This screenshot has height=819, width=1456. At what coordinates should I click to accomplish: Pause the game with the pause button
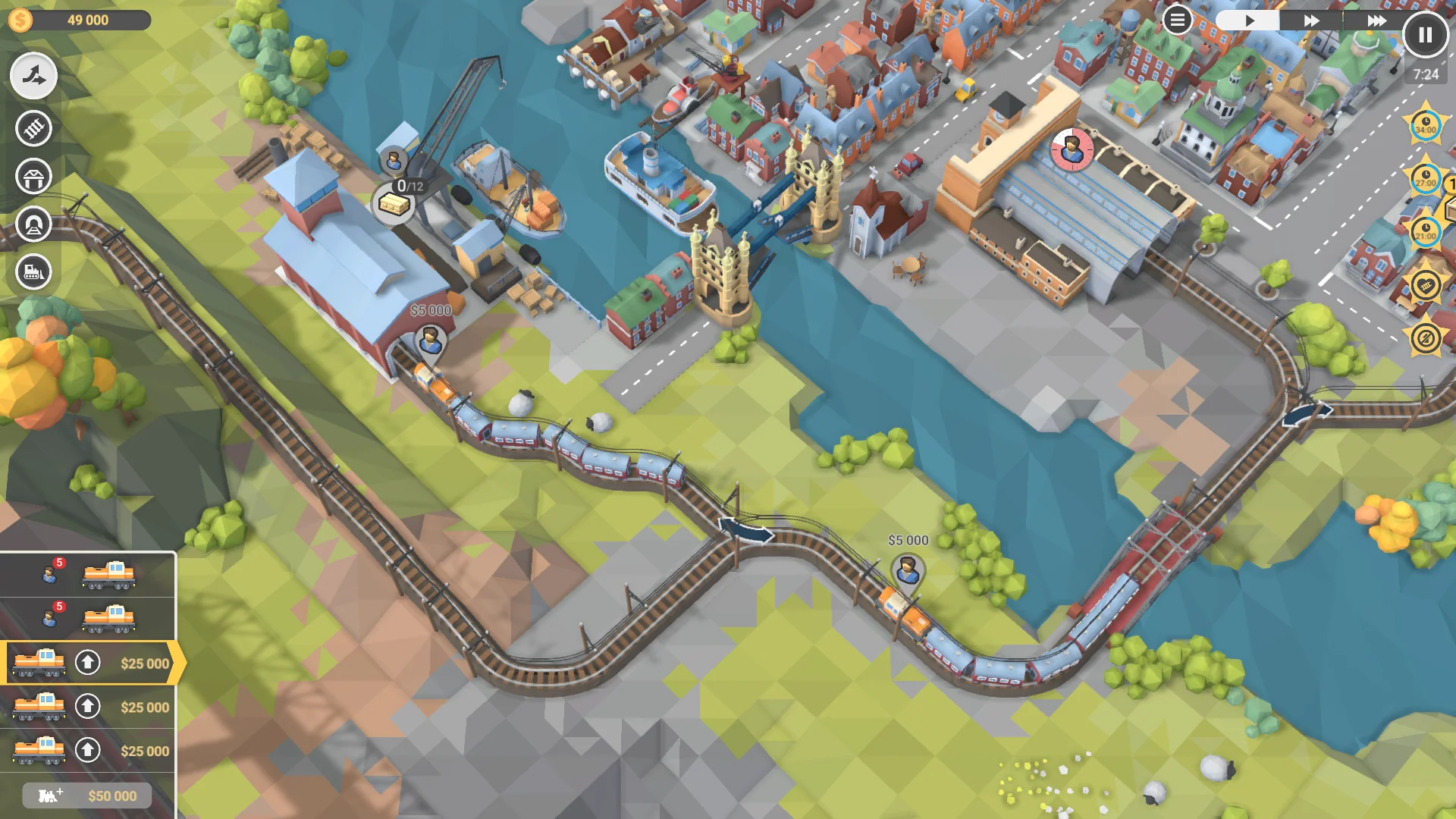tap(1426, 33)
